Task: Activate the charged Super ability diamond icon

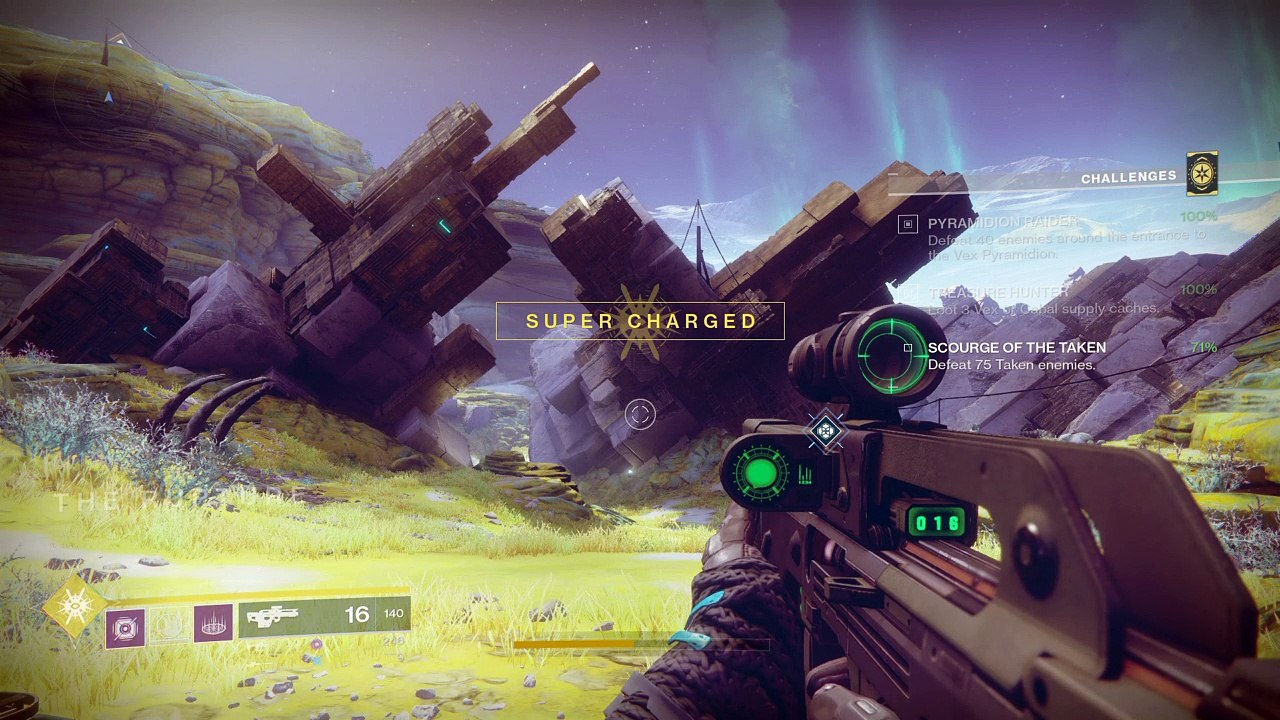Action: (x=74, y=606)
